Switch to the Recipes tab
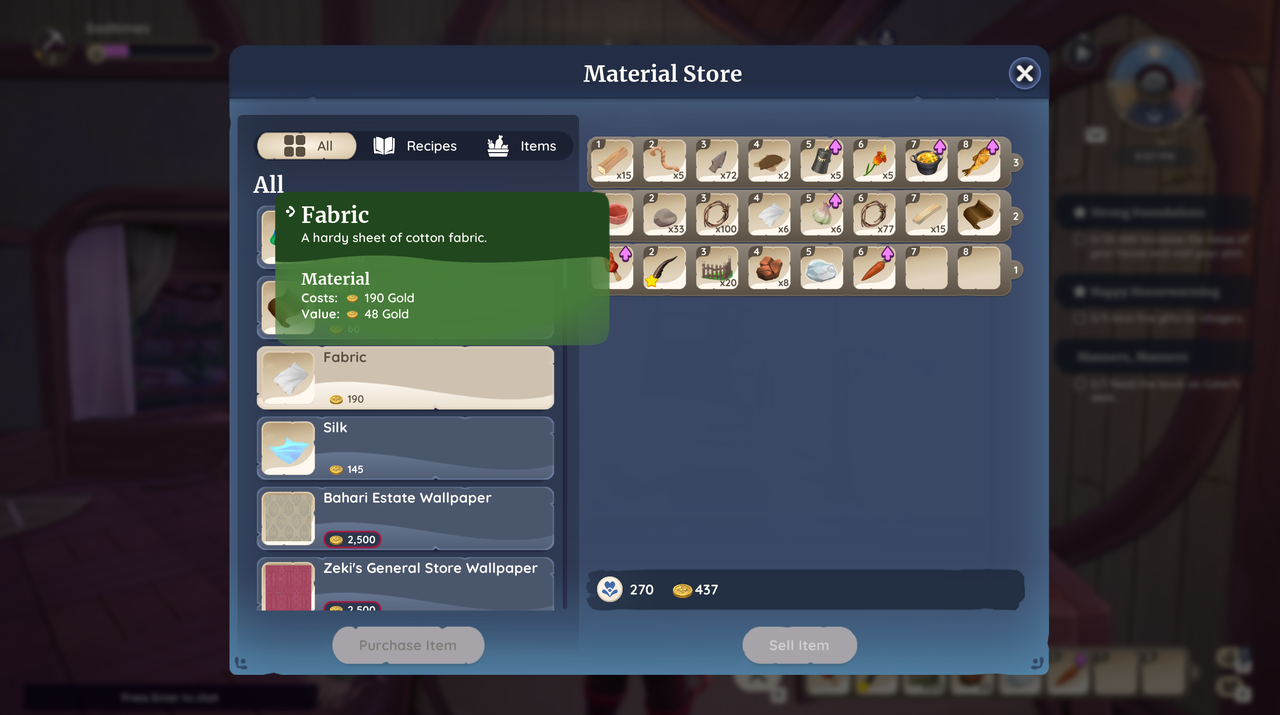The height and width of the screenshot is (715, 1280). 415,146
